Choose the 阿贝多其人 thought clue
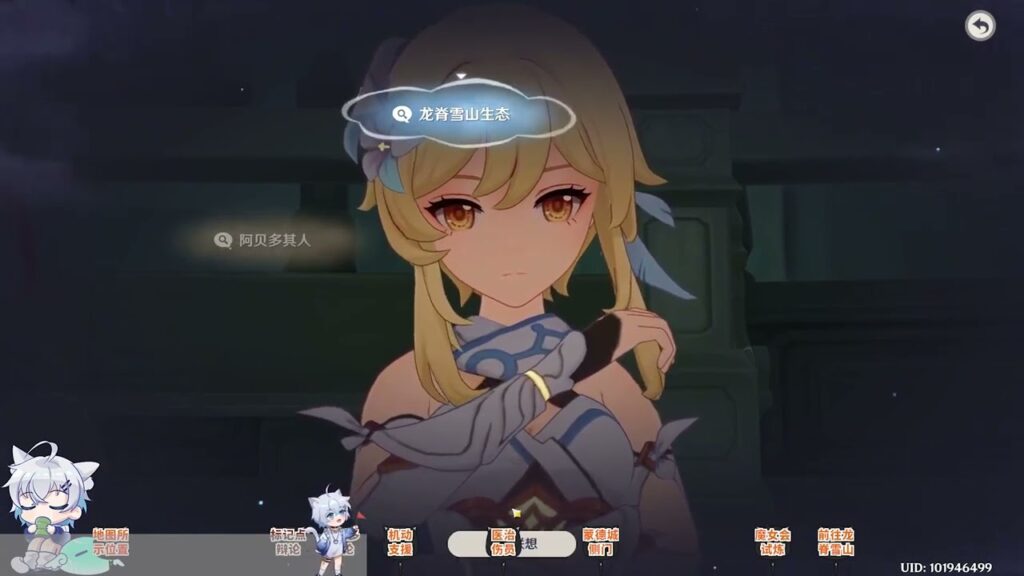Screen dimensions: 1024x576 coord(265,240)
